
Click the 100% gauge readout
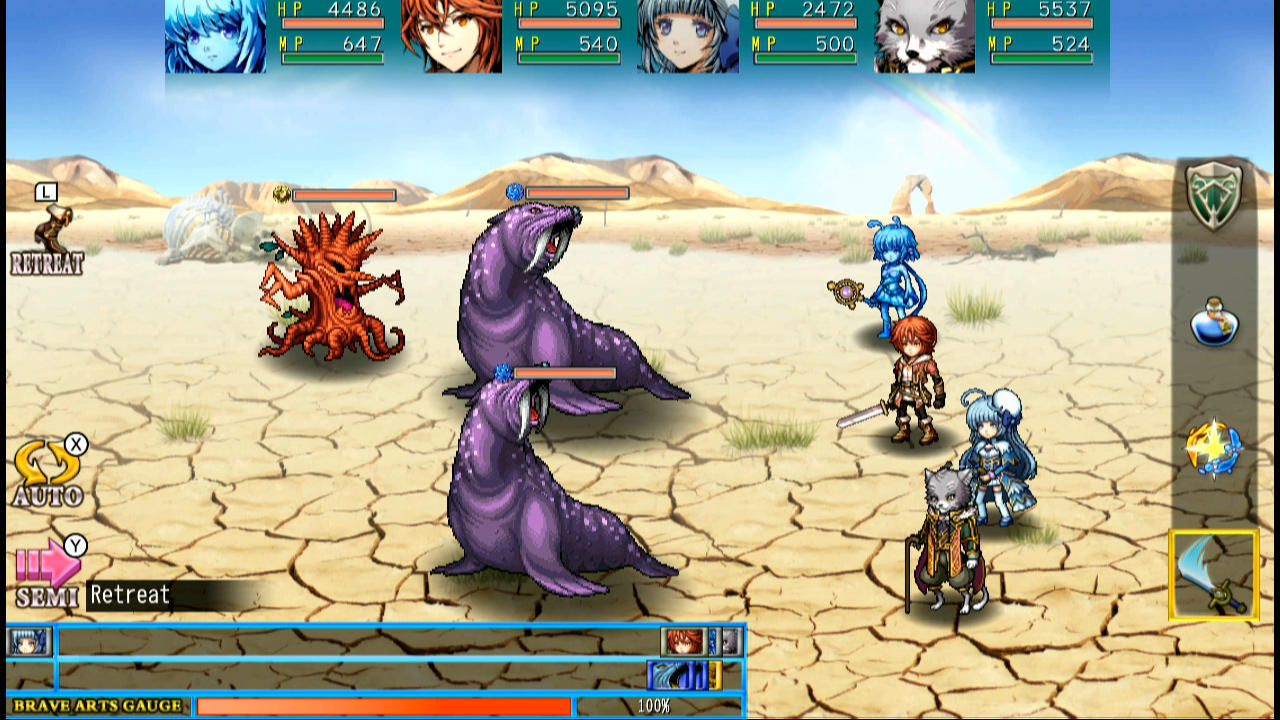[x=655, y=706]
